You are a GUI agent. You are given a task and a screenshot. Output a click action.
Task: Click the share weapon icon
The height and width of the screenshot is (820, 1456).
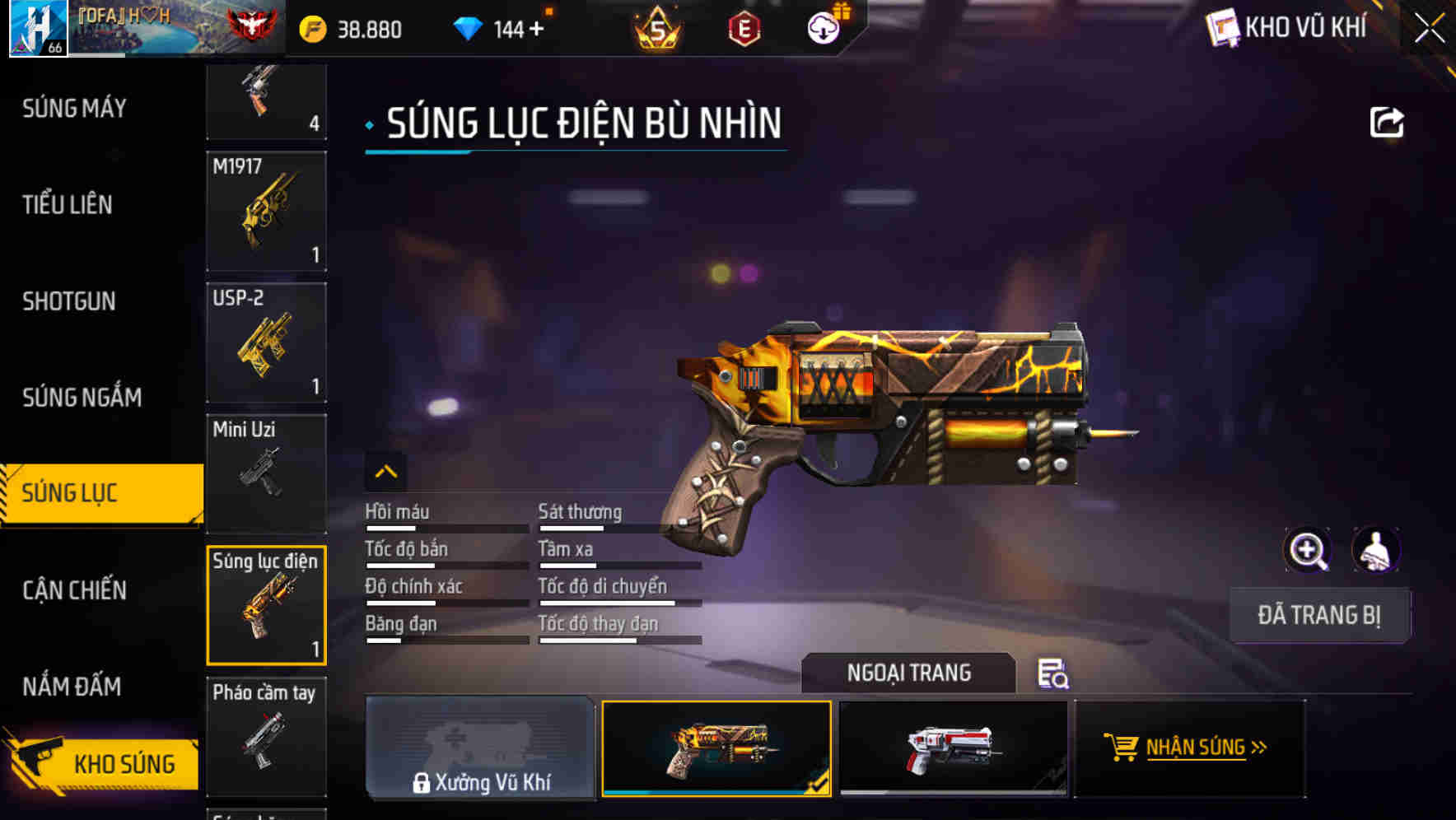click(x=1387, y=121)
